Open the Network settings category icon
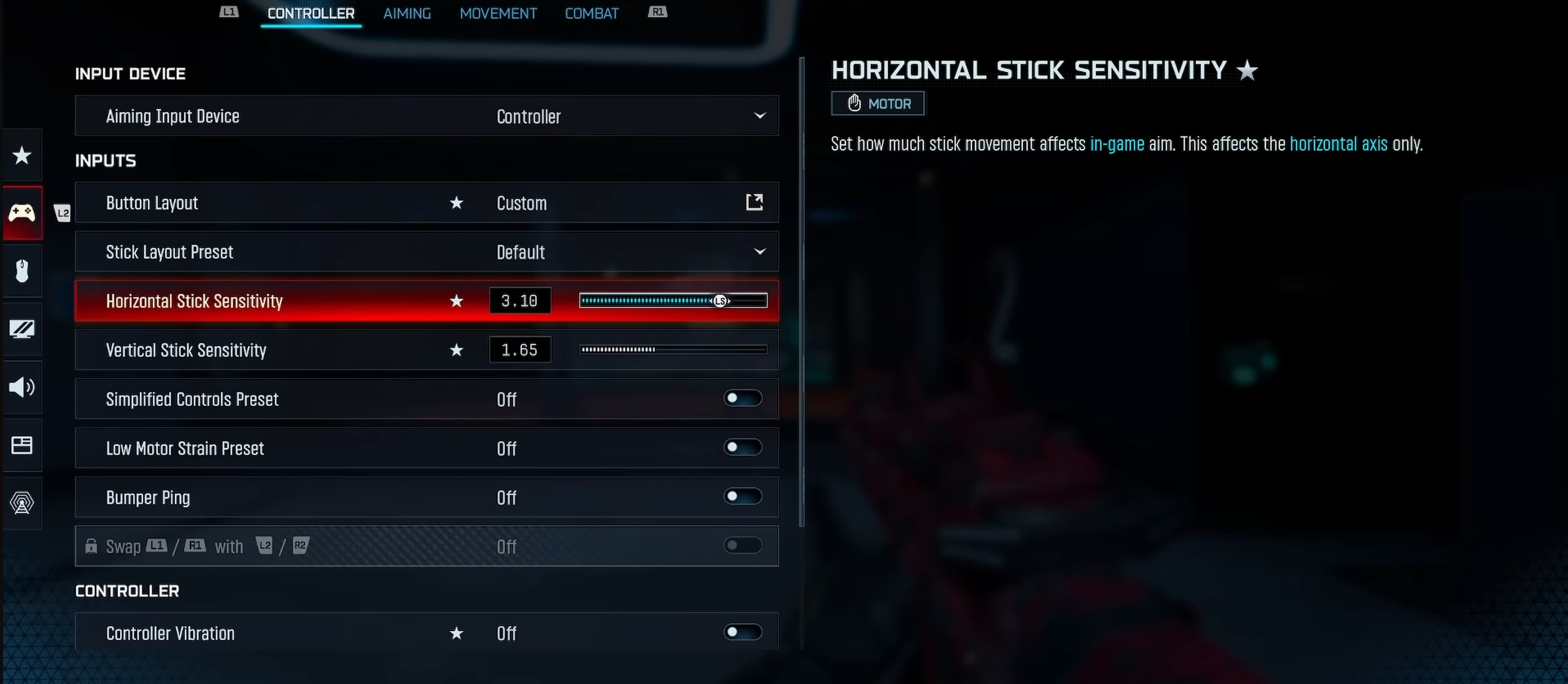The image size is (1568, 684). (x=22, y=503)
